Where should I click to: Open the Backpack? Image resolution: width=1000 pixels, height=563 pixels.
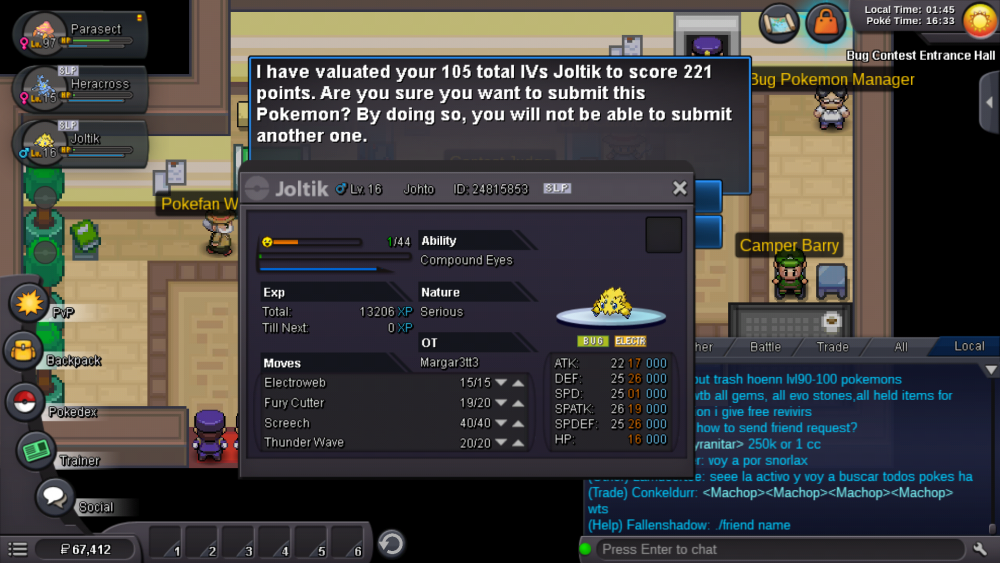click(x=22, y=351)
